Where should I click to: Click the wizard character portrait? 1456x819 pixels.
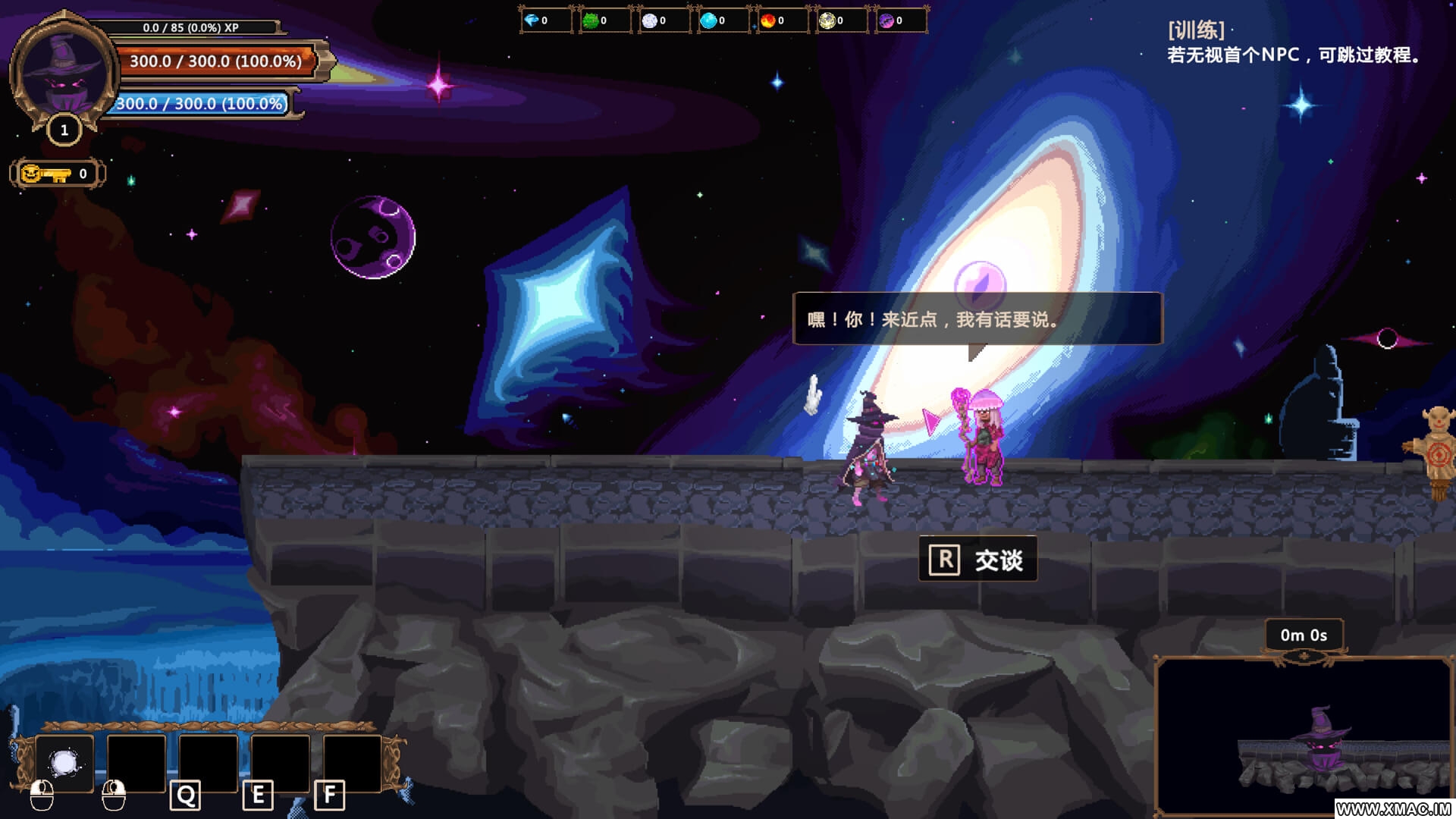64,74
